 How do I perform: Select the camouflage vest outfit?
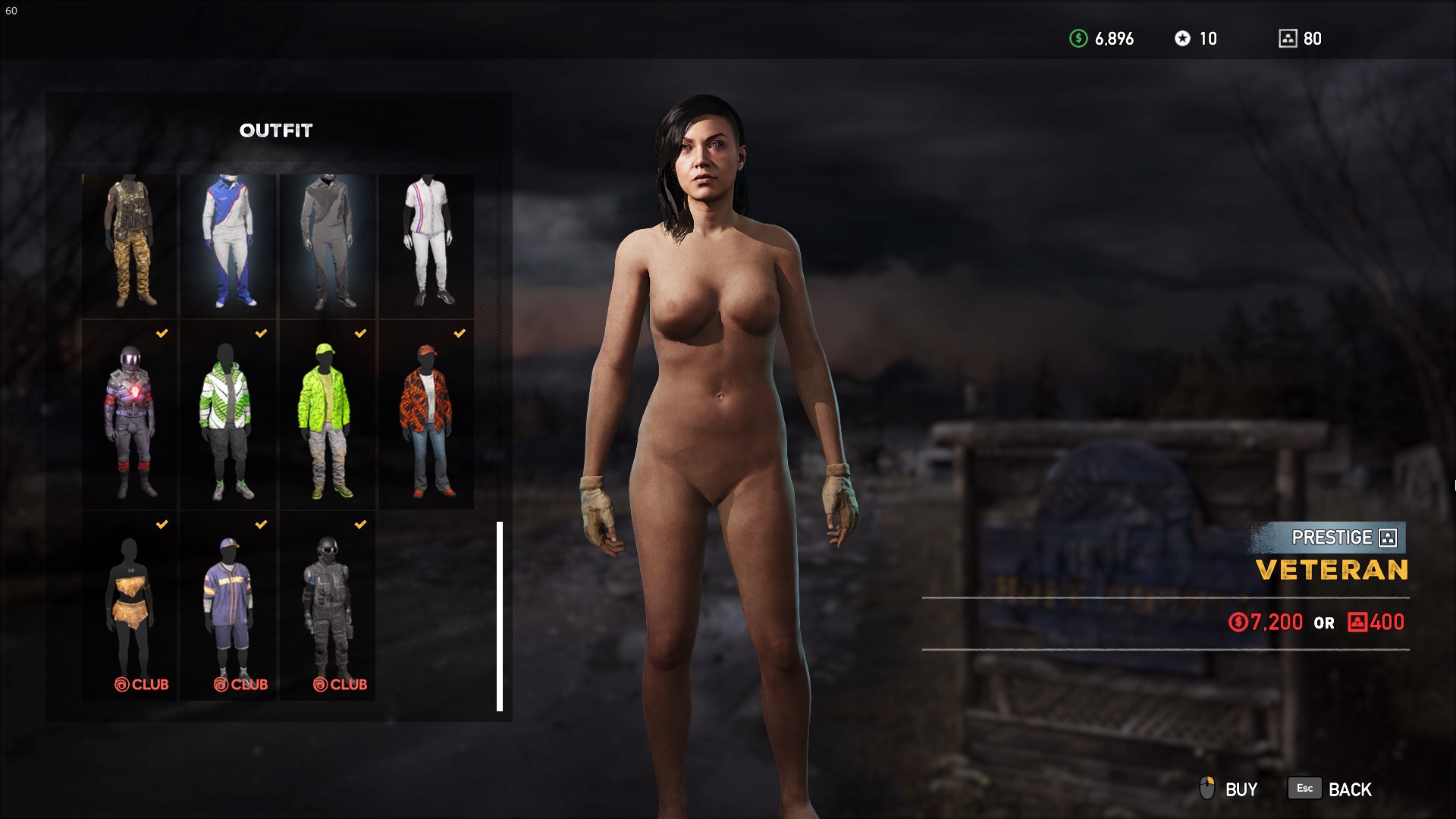point(130,245)
